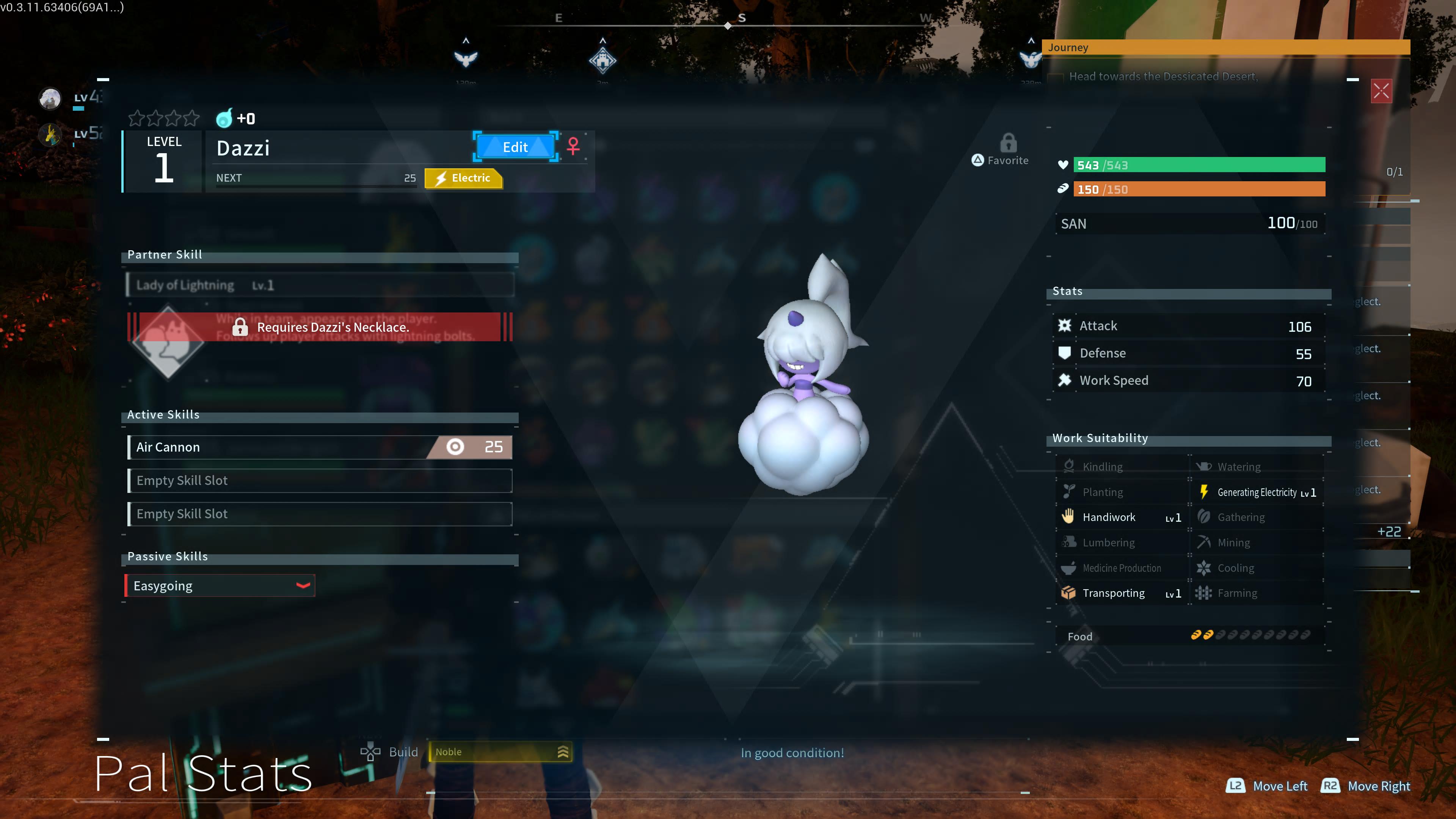Open the Lady of Lightning partner skill
The width and height of the screenshot is (1456, 819).
320,286
